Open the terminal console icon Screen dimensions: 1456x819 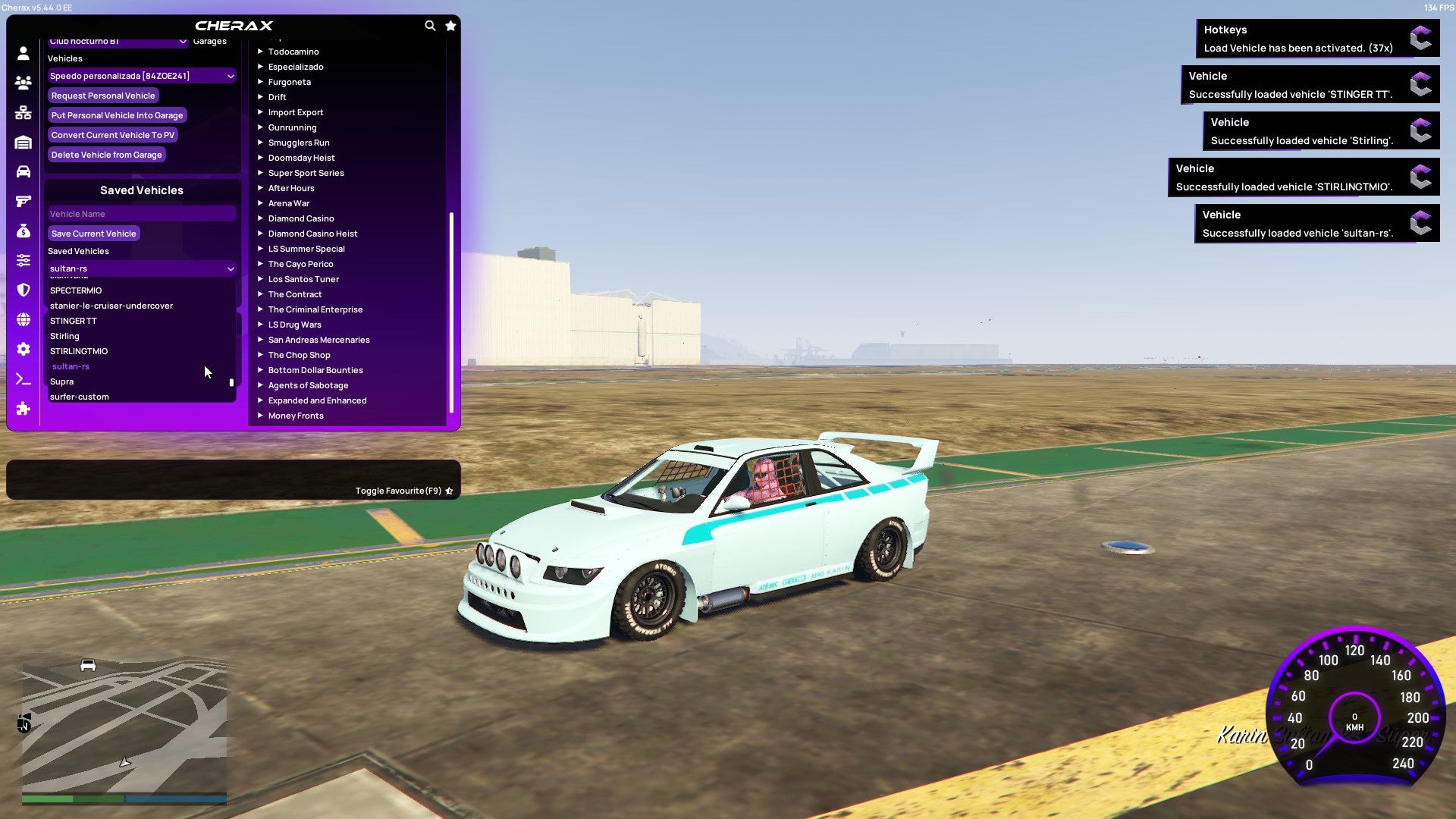pyautogui.click(x=23, y=379)
